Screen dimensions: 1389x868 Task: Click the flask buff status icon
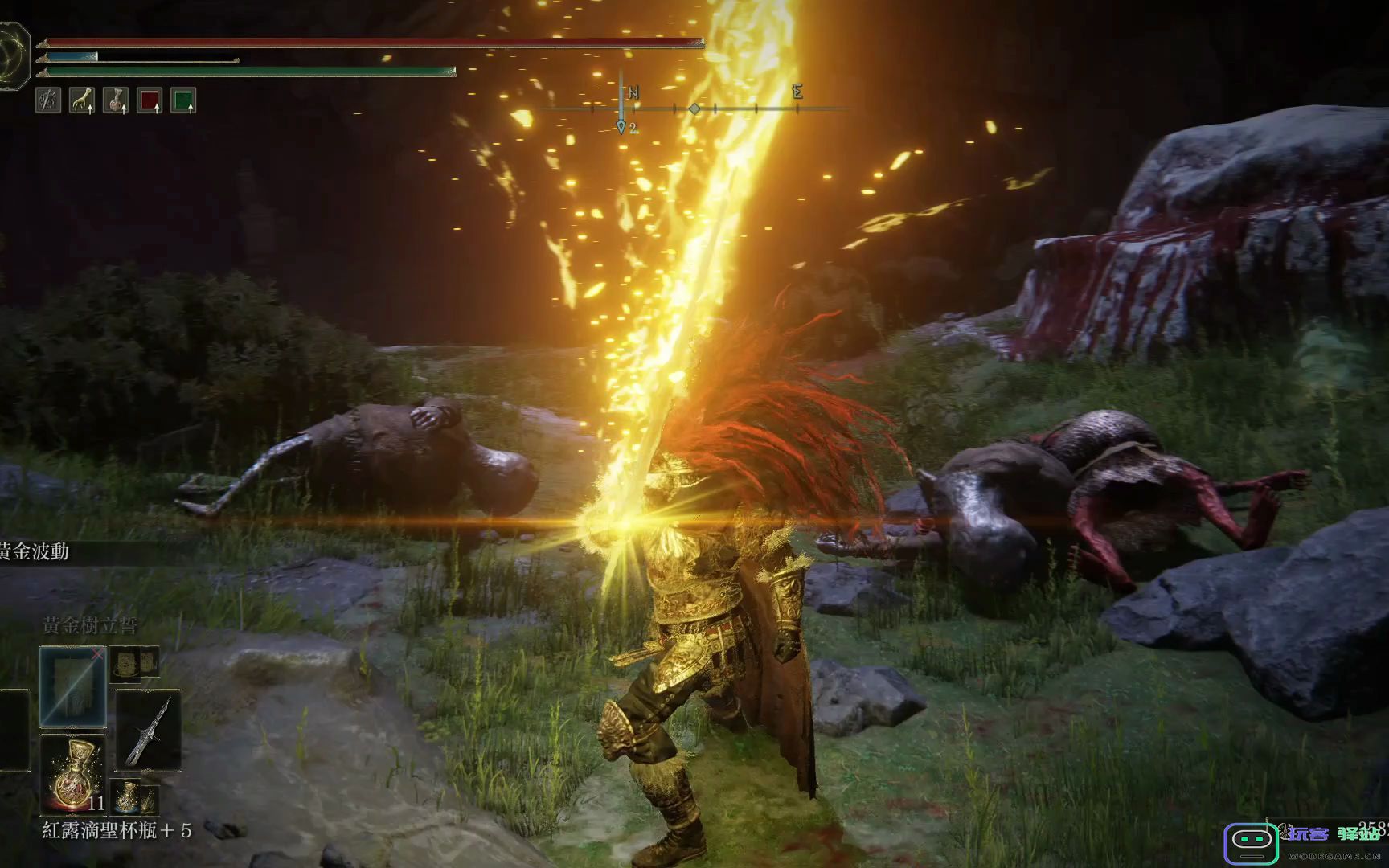[x=116, y=100]
